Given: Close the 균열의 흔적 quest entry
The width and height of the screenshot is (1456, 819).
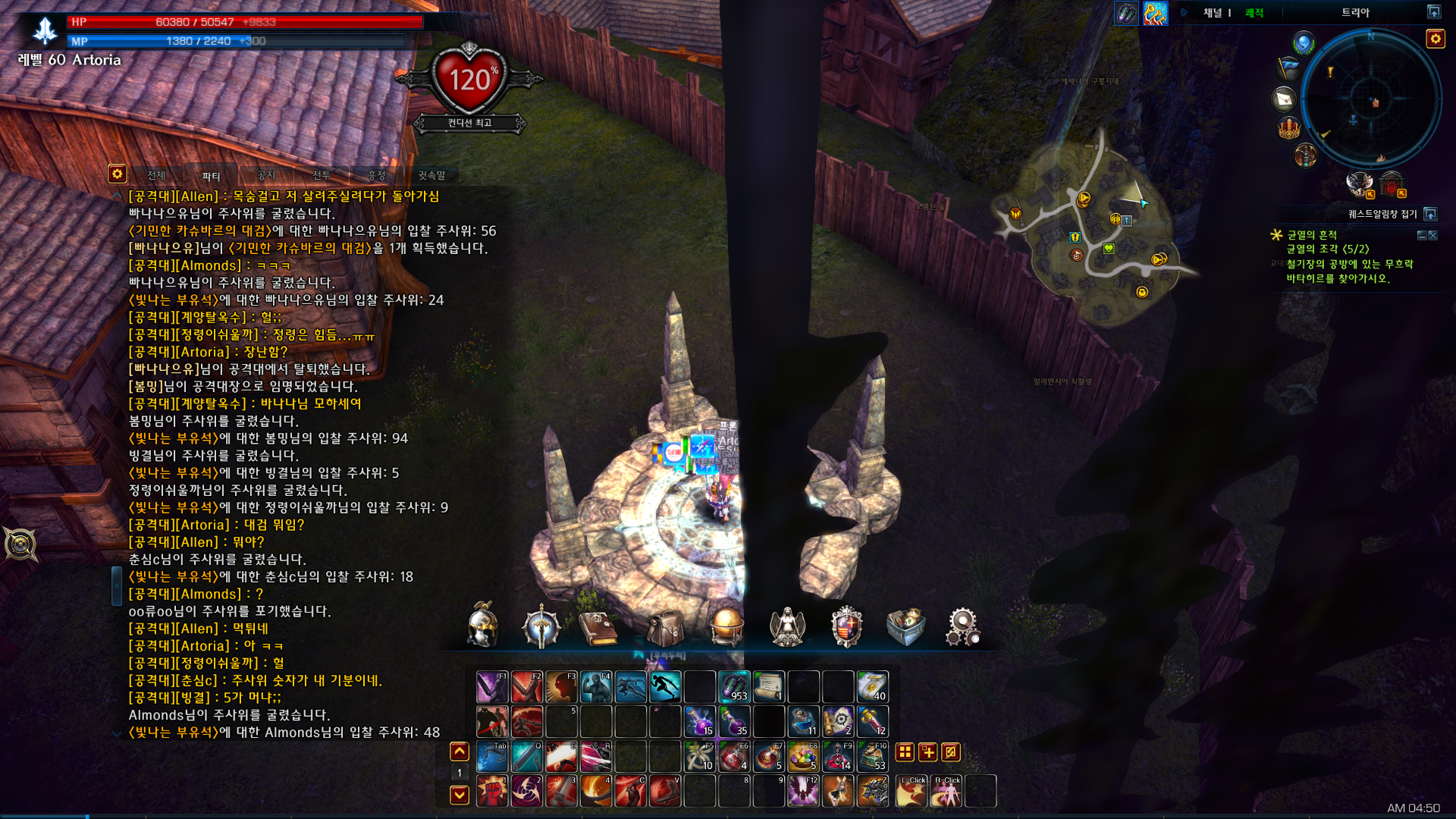Looking at the screenshot, I should click(x=1432, y=236).
